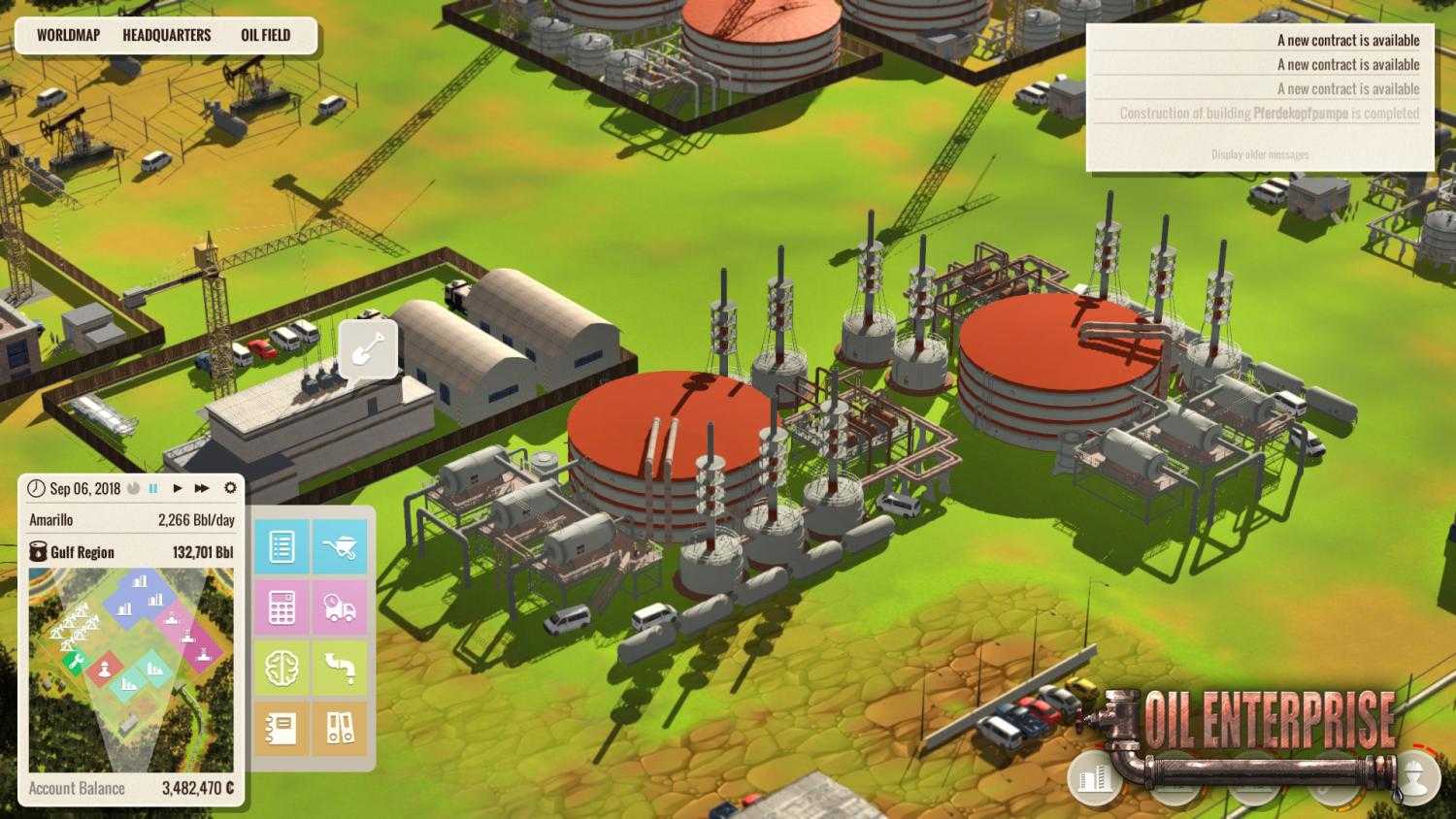Toggle fast-forward game speed

coord(201,488)
